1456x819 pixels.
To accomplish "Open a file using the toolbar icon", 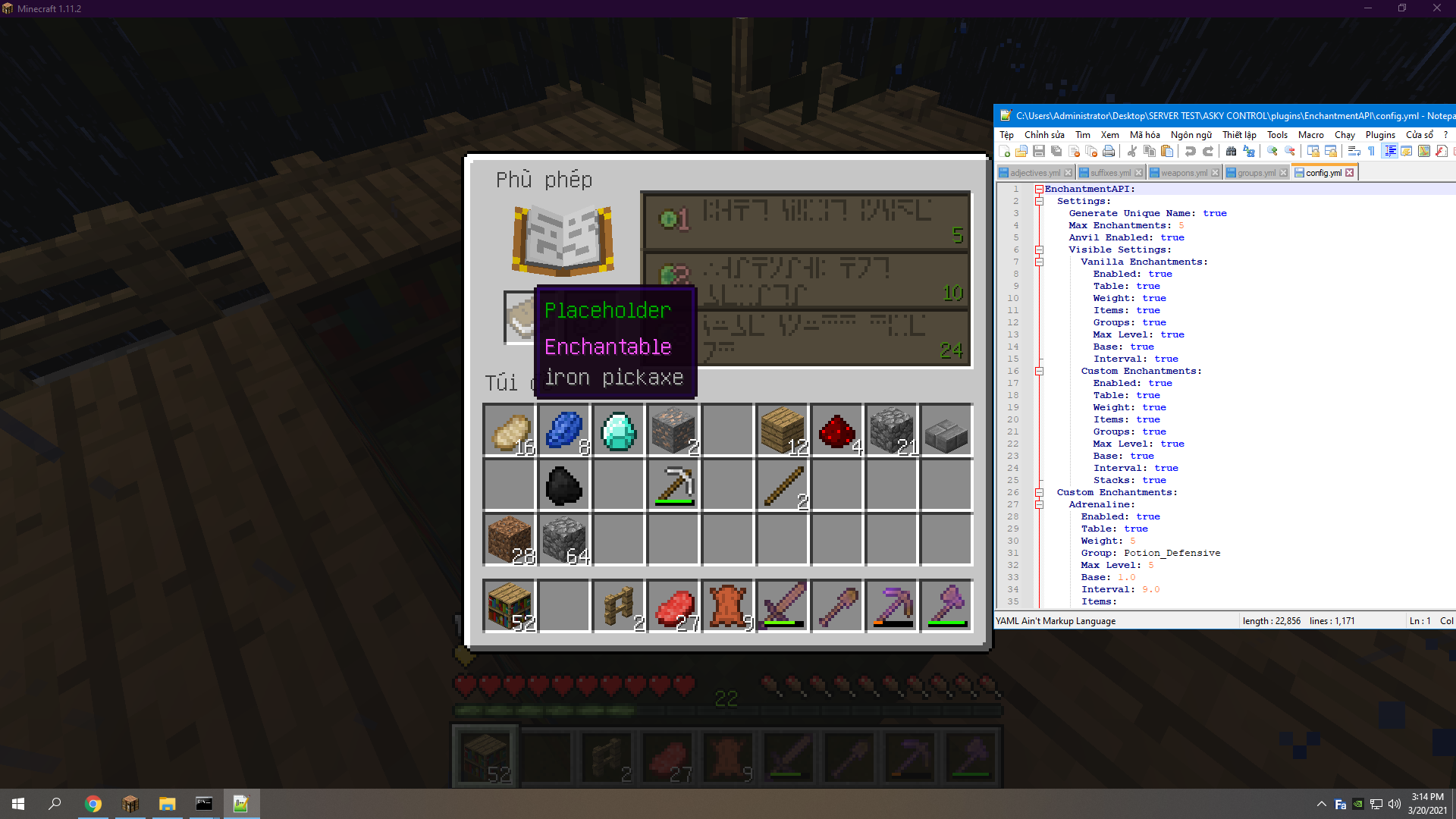I will tap(1021, 151).
